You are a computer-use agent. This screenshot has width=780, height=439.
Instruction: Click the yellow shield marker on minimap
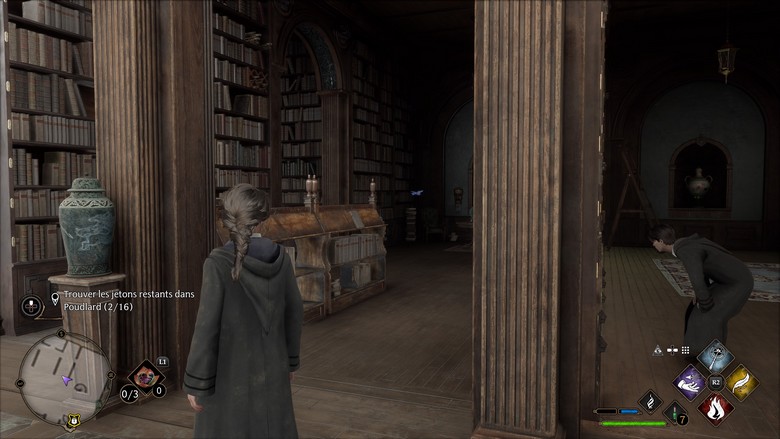click(x=71, y=423)
